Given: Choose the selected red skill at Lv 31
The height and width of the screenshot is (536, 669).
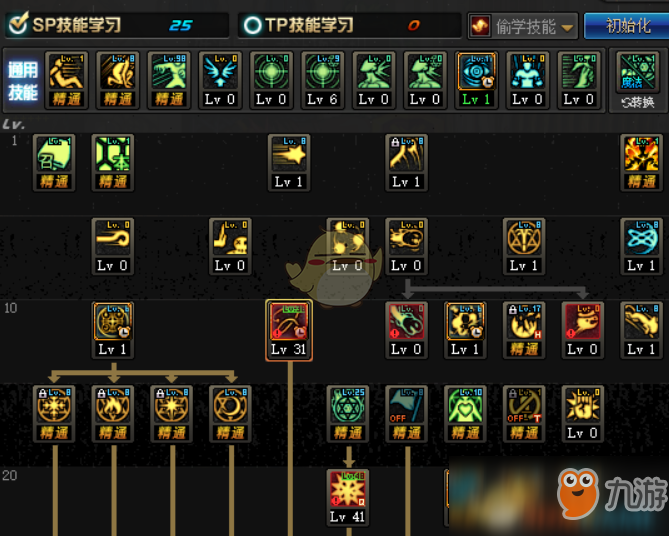Looking at the screenshot, I should click(x=289, y=328).
